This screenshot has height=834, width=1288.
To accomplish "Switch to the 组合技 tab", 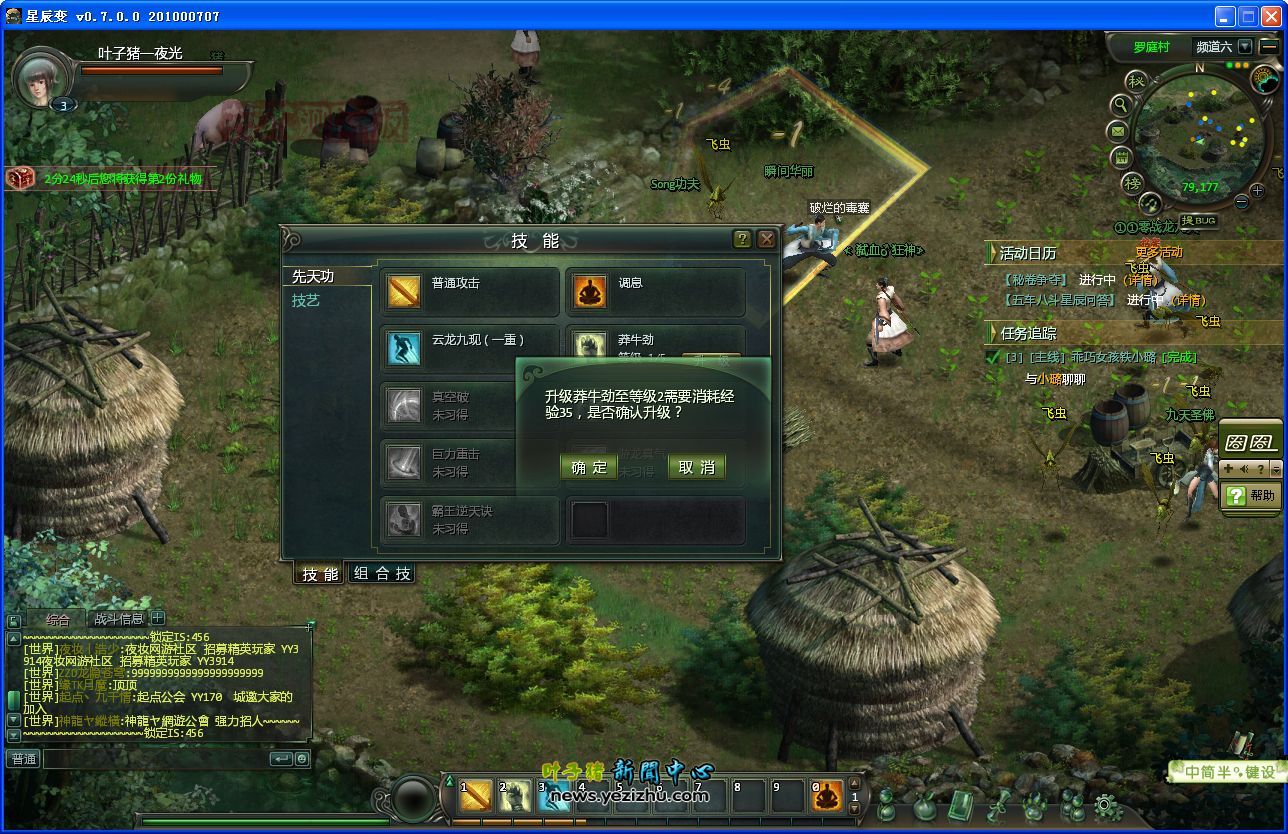I will 382,574.
